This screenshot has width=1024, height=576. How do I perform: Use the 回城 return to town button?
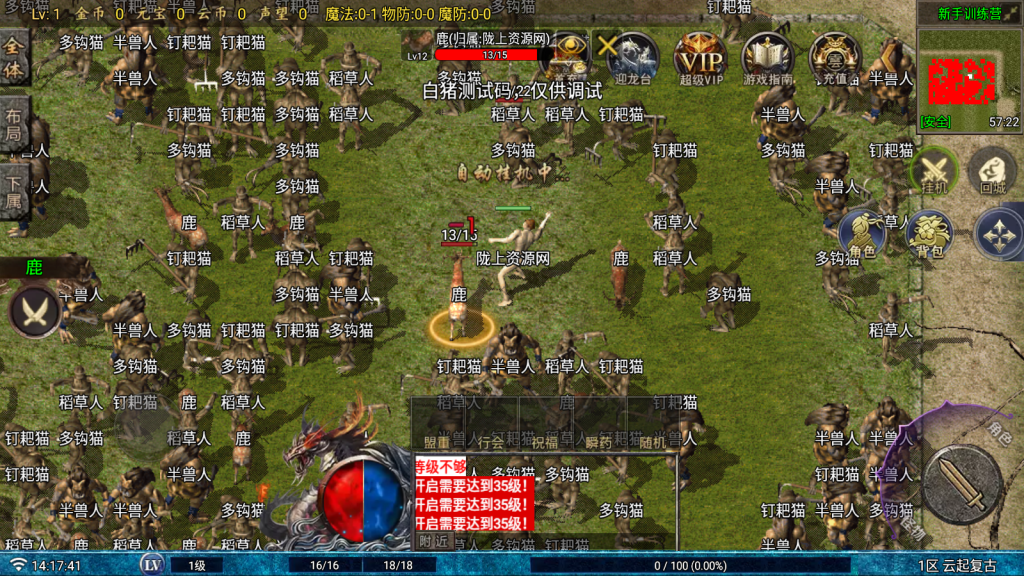tap(993, 172)
